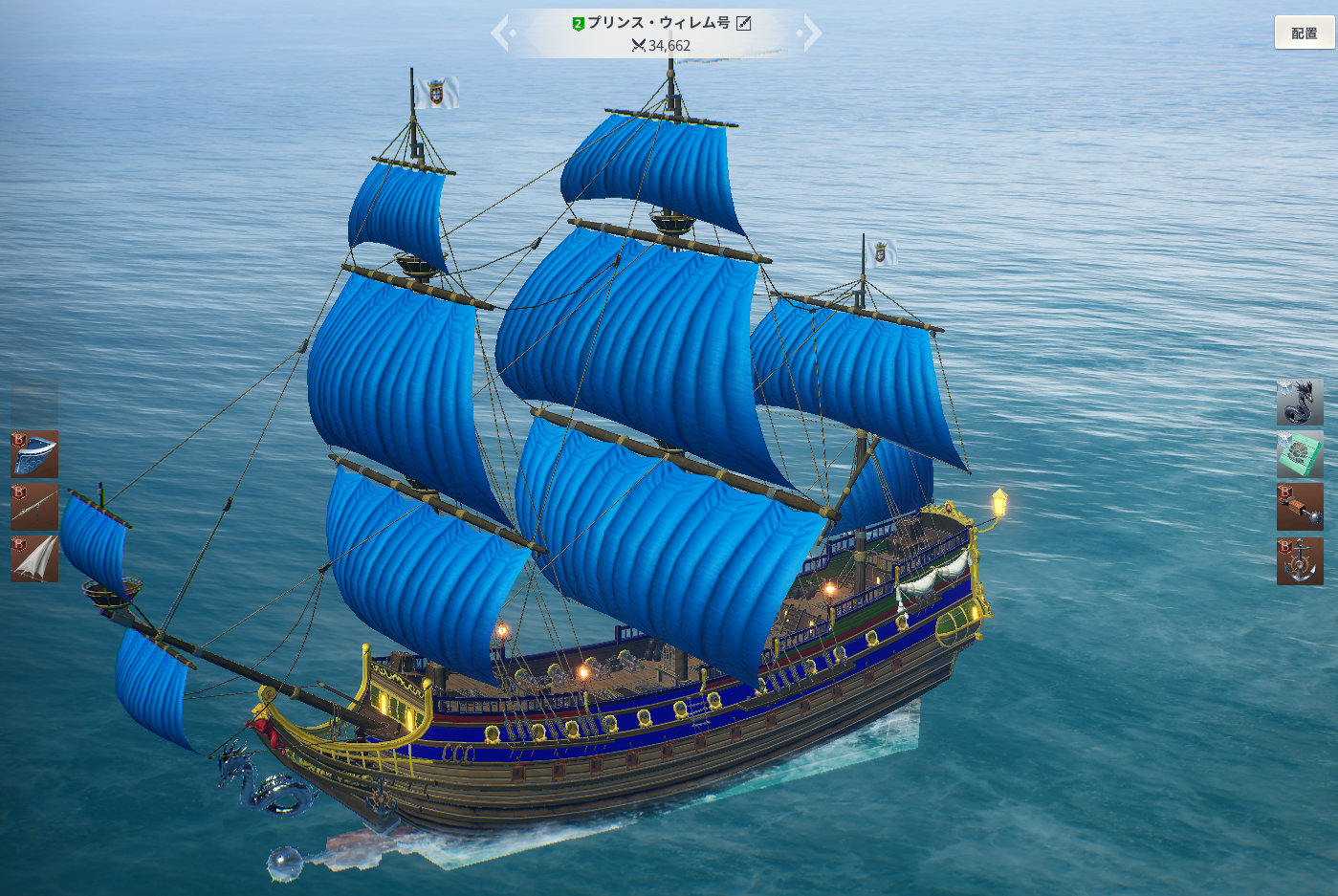1338x896 pixels.
Task: Switch to the previous ship with left arrow
Action: (502, 33)
